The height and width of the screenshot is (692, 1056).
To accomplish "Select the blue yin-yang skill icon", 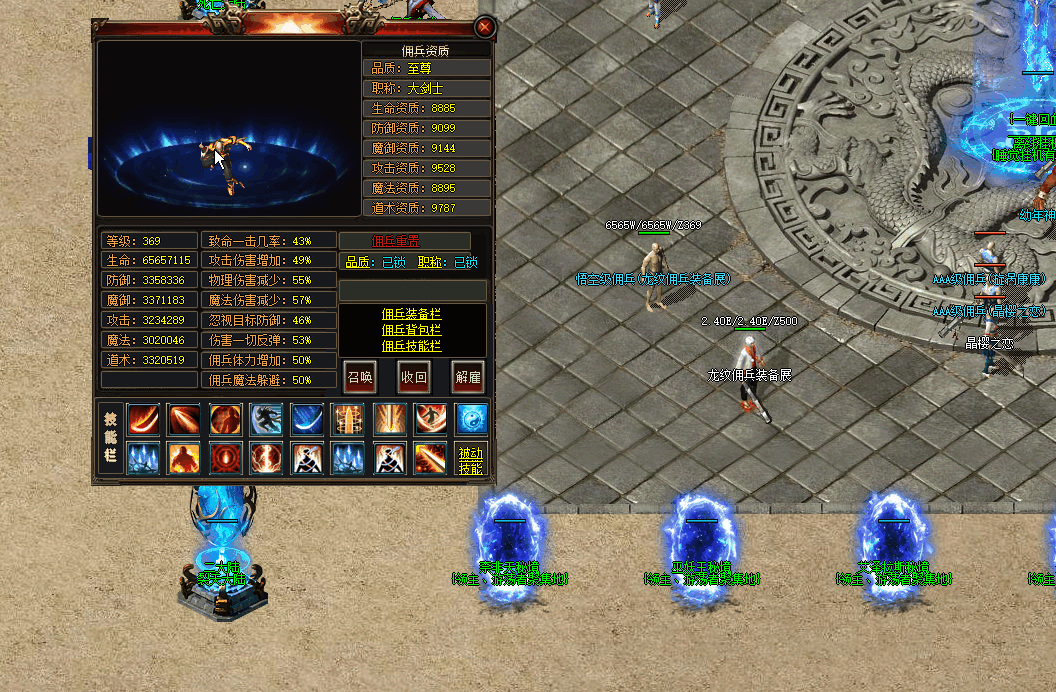I will click(x=471, y=419).
